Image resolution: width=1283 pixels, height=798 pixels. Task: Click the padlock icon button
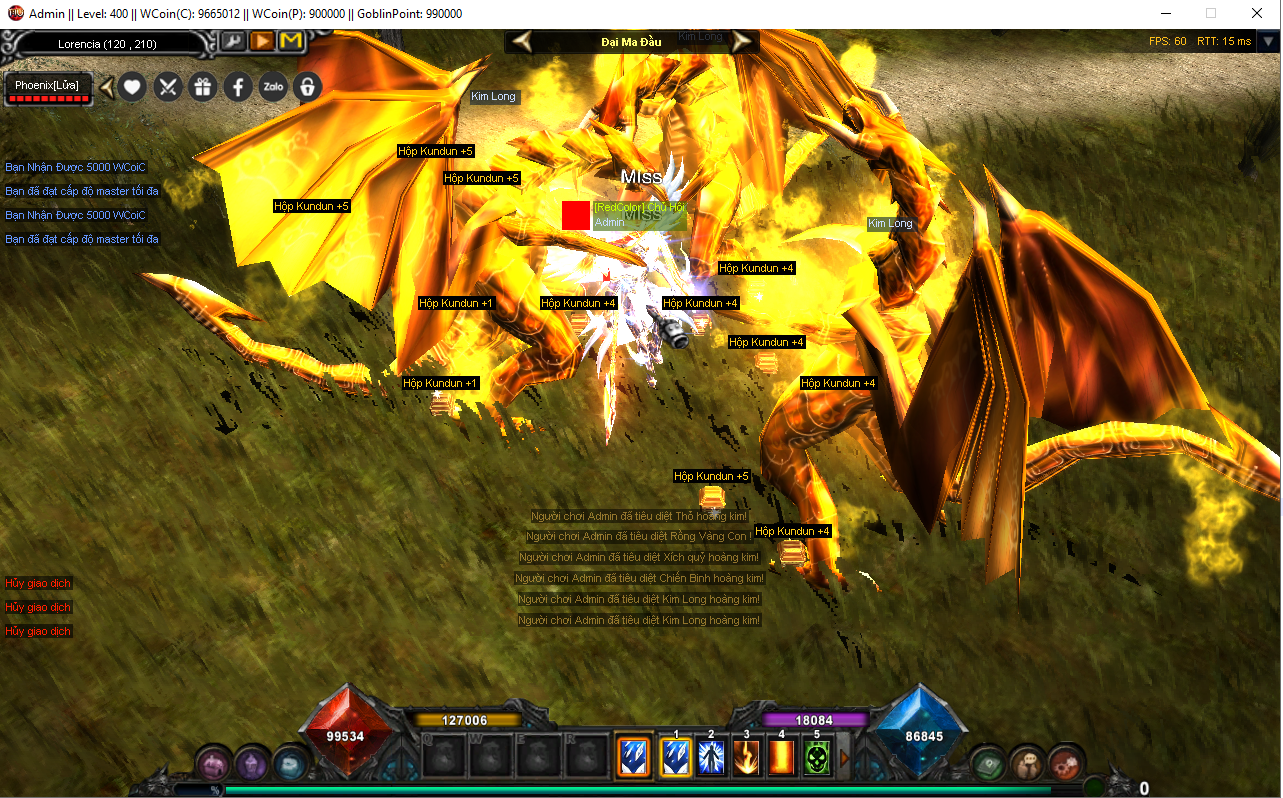point(307,87)
